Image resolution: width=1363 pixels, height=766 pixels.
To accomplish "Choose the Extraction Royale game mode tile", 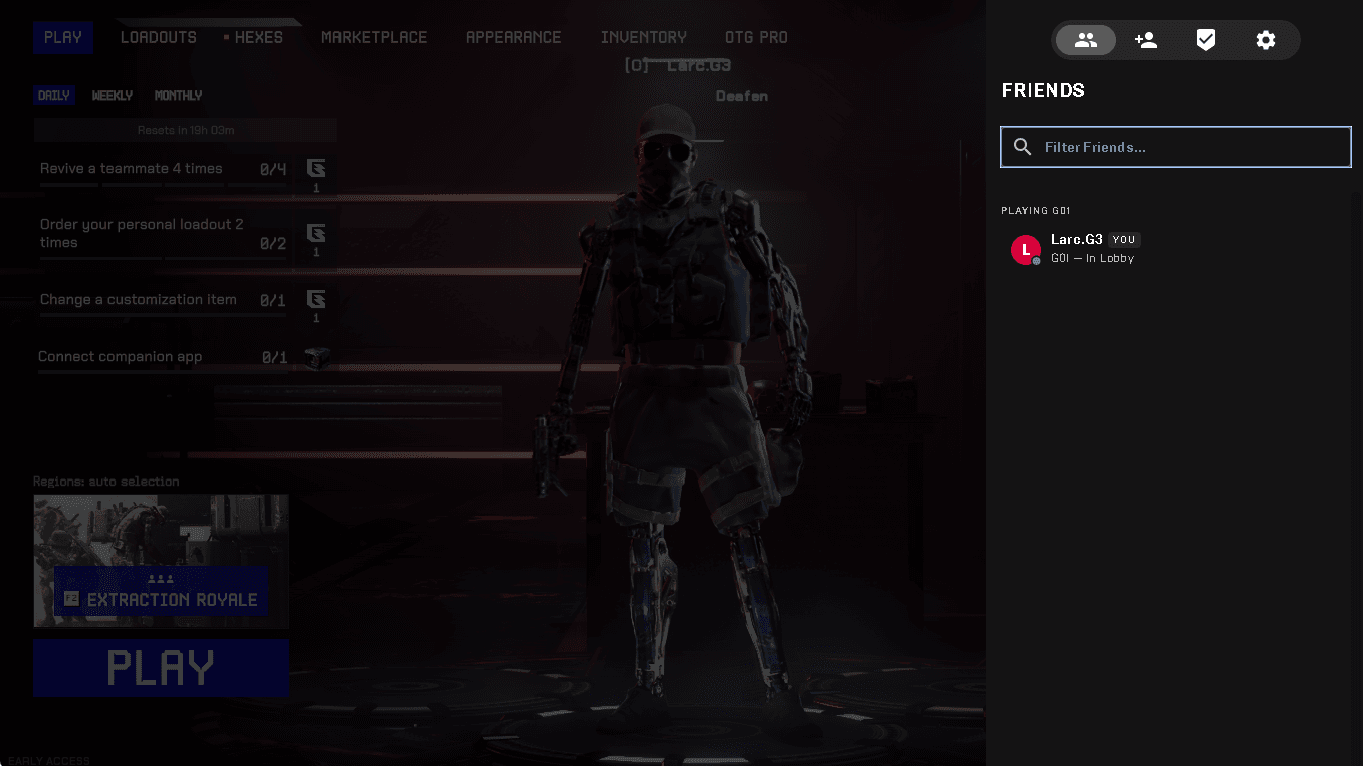I will 161,561.
